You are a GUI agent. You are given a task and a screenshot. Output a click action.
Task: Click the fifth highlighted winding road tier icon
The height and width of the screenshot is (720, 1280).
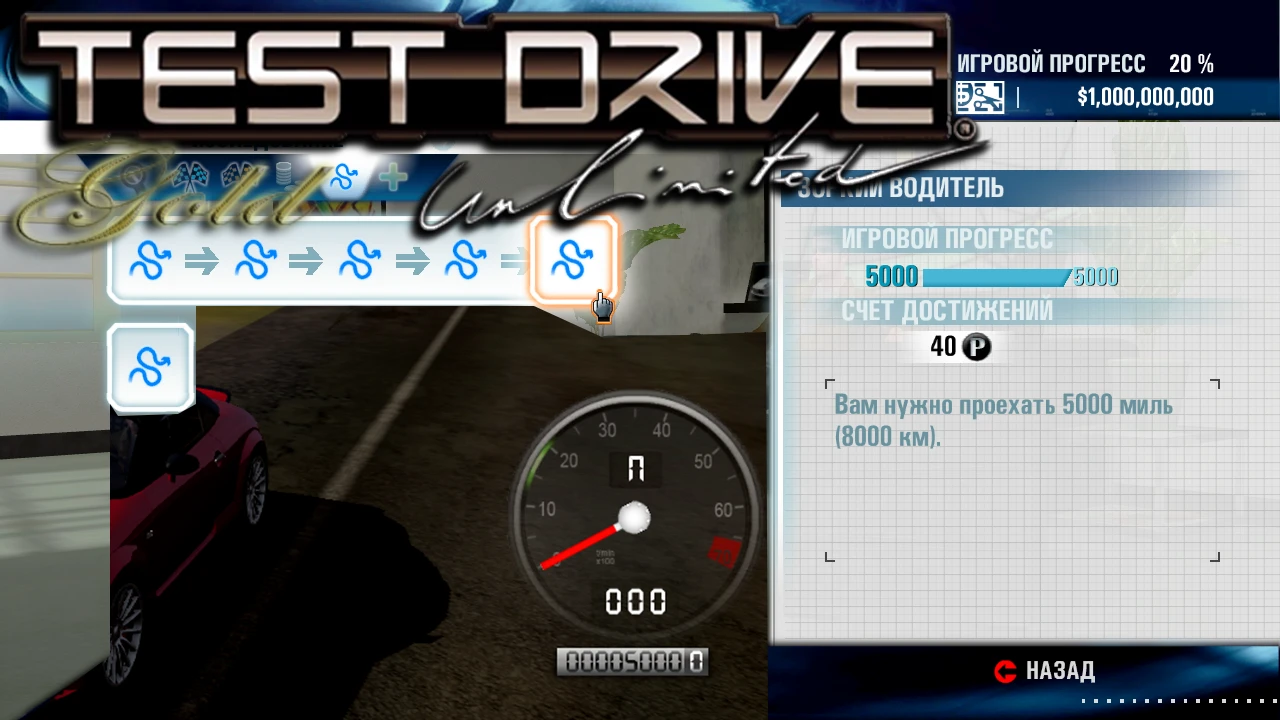point(572,261)
